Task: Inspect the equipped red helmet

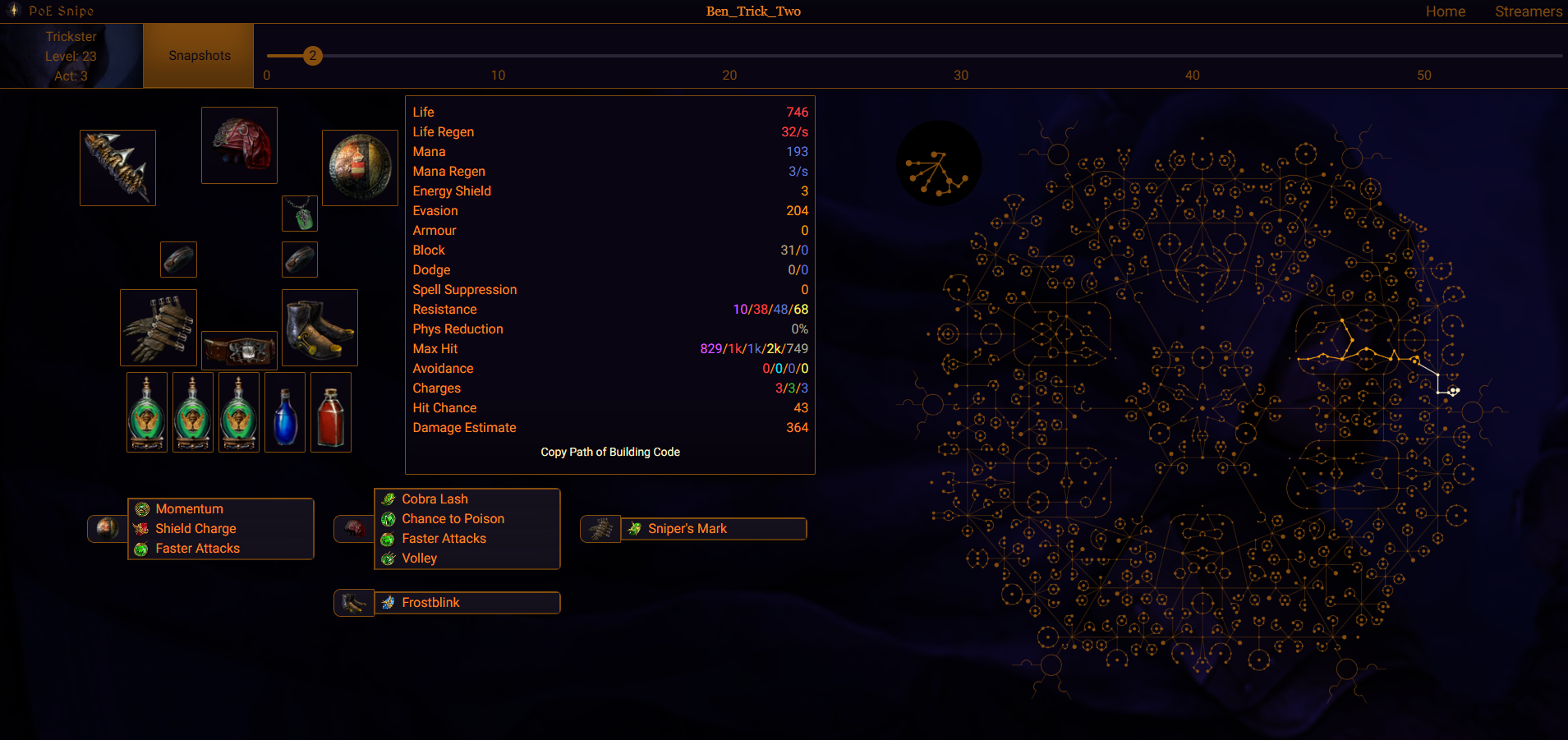Action: click(x=239, y=145)
